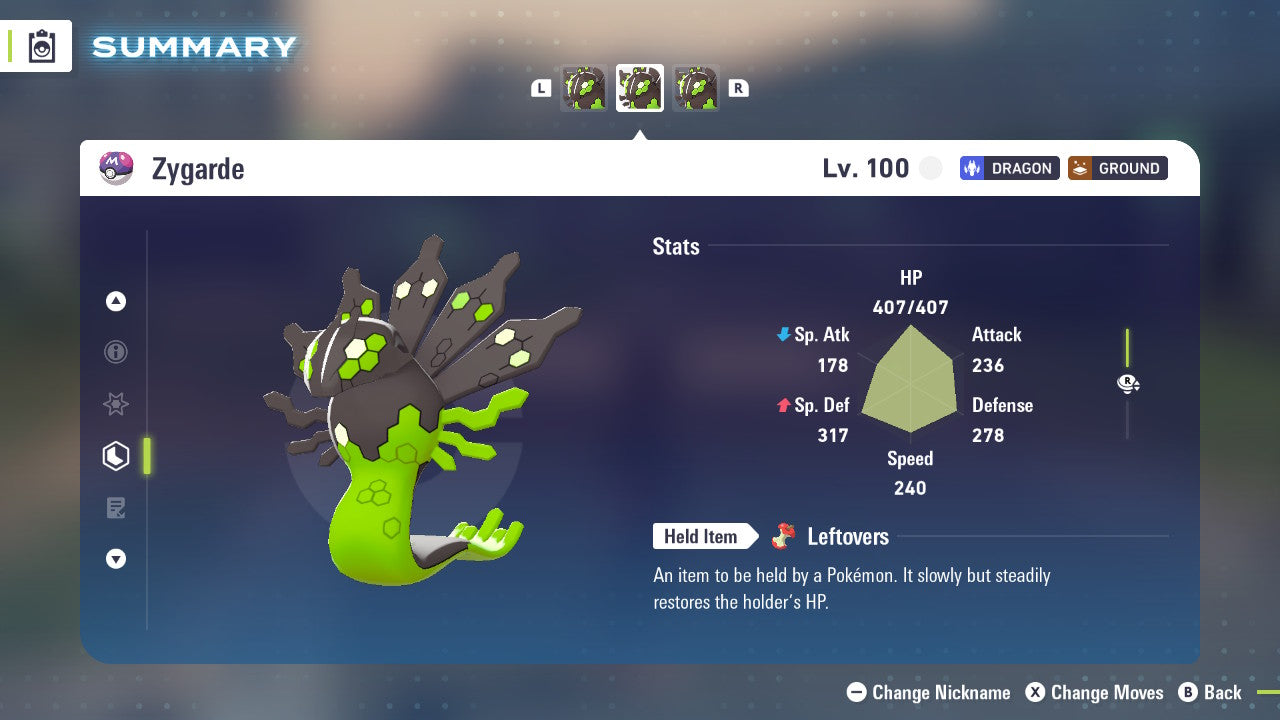This screenshot has width=1280, height=720.
Task: Select the right party Zygarde thumbnail
Action: coord(696,87)
